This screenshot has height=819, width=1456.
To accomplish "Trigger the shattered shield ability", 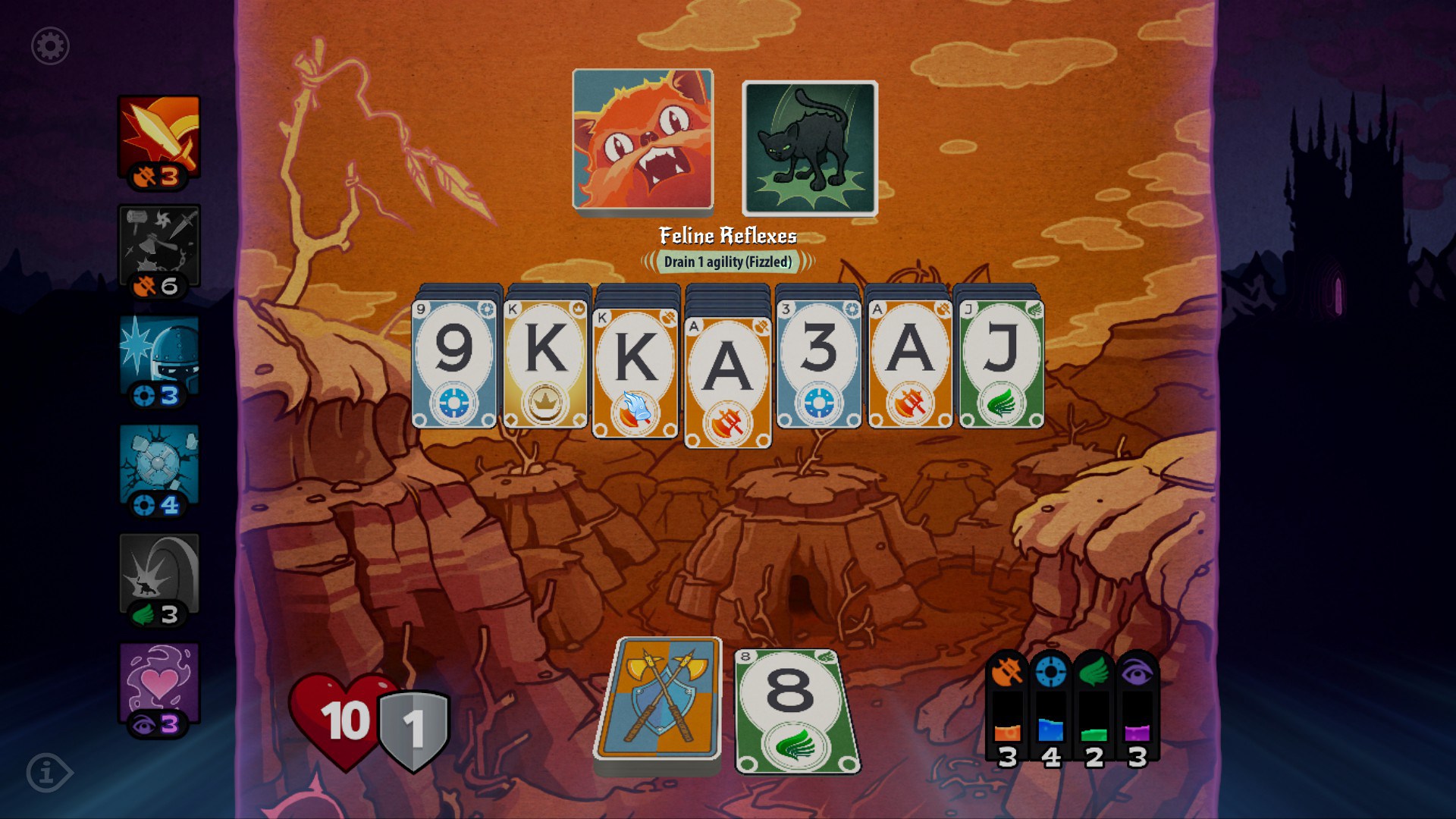I will (x=159, y=468).
